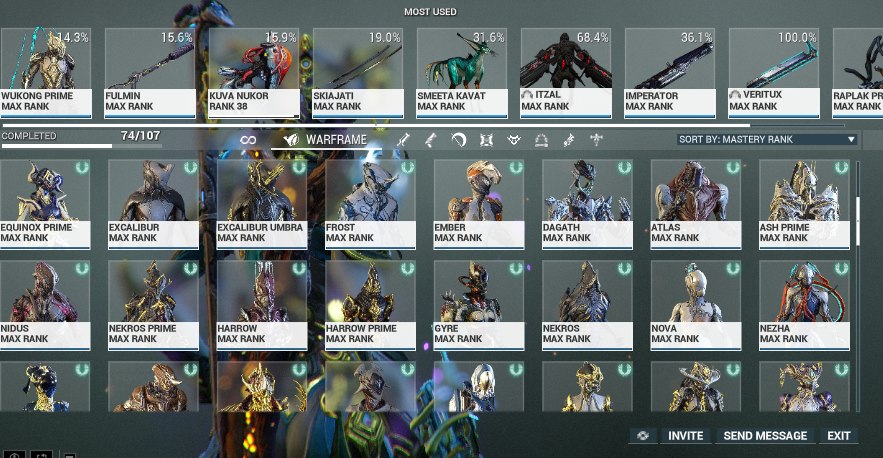Click the Invite button
This screenshot has height=458, width=883.
tap(685, 436)
